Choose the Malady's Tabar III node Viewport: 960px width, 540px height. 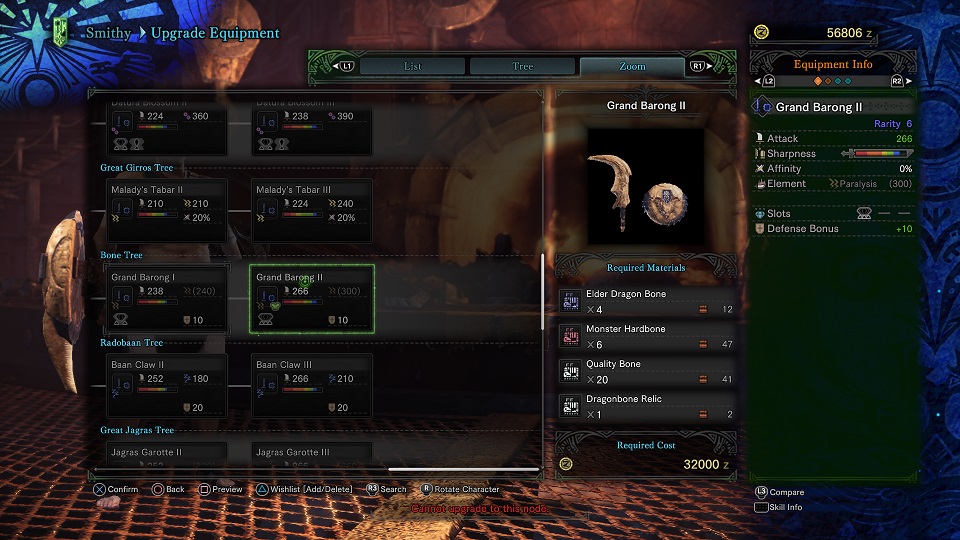[x=312, y=209]
